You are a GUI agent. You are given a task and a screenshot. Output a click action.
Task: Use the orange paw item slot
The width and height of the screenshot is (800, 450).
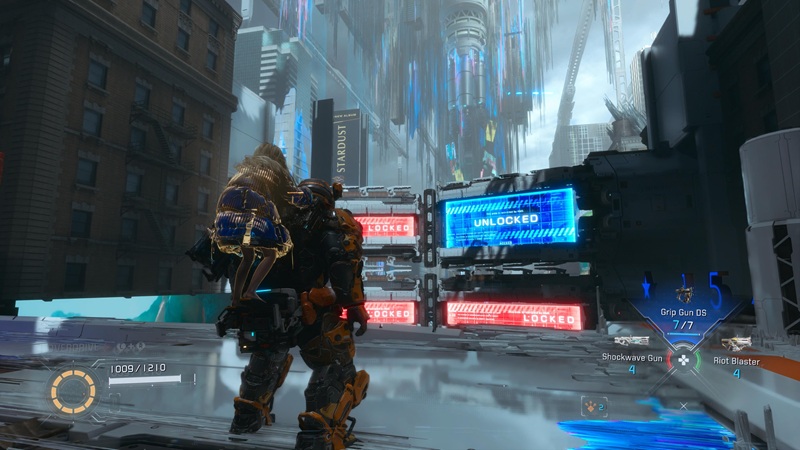595,406
